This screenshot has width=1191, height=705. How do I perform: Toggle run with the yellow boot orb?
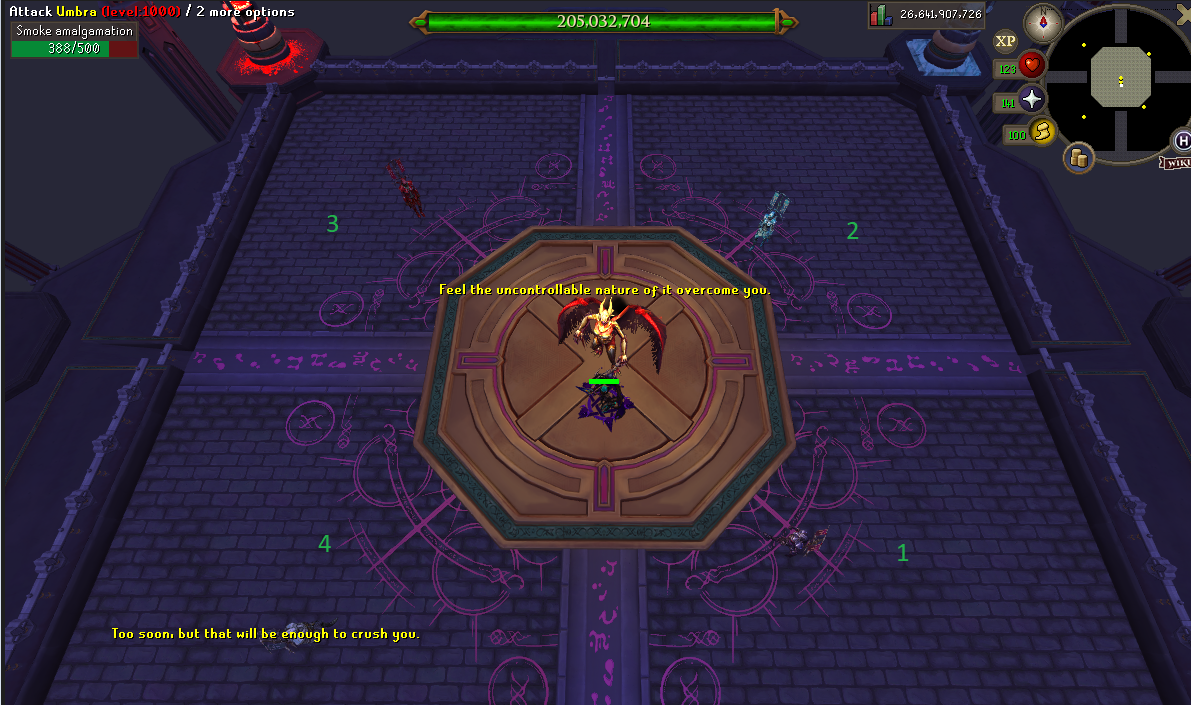pyautogui.click(x=1044, y=131)
